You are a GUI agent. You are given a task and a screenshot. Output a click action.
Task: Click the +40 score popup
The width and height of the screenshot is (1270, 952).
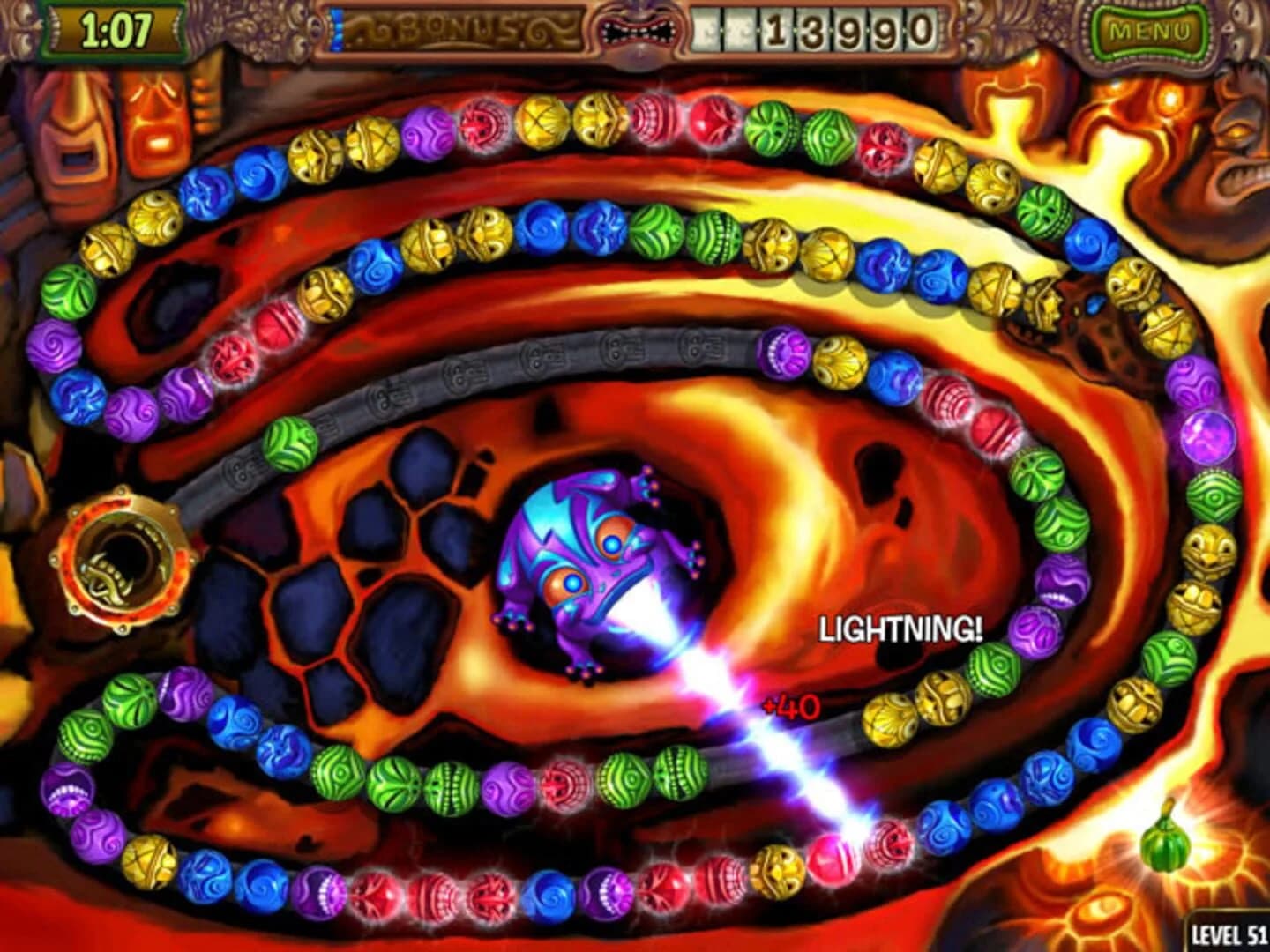pyautogui.click(x=791, y=706)
